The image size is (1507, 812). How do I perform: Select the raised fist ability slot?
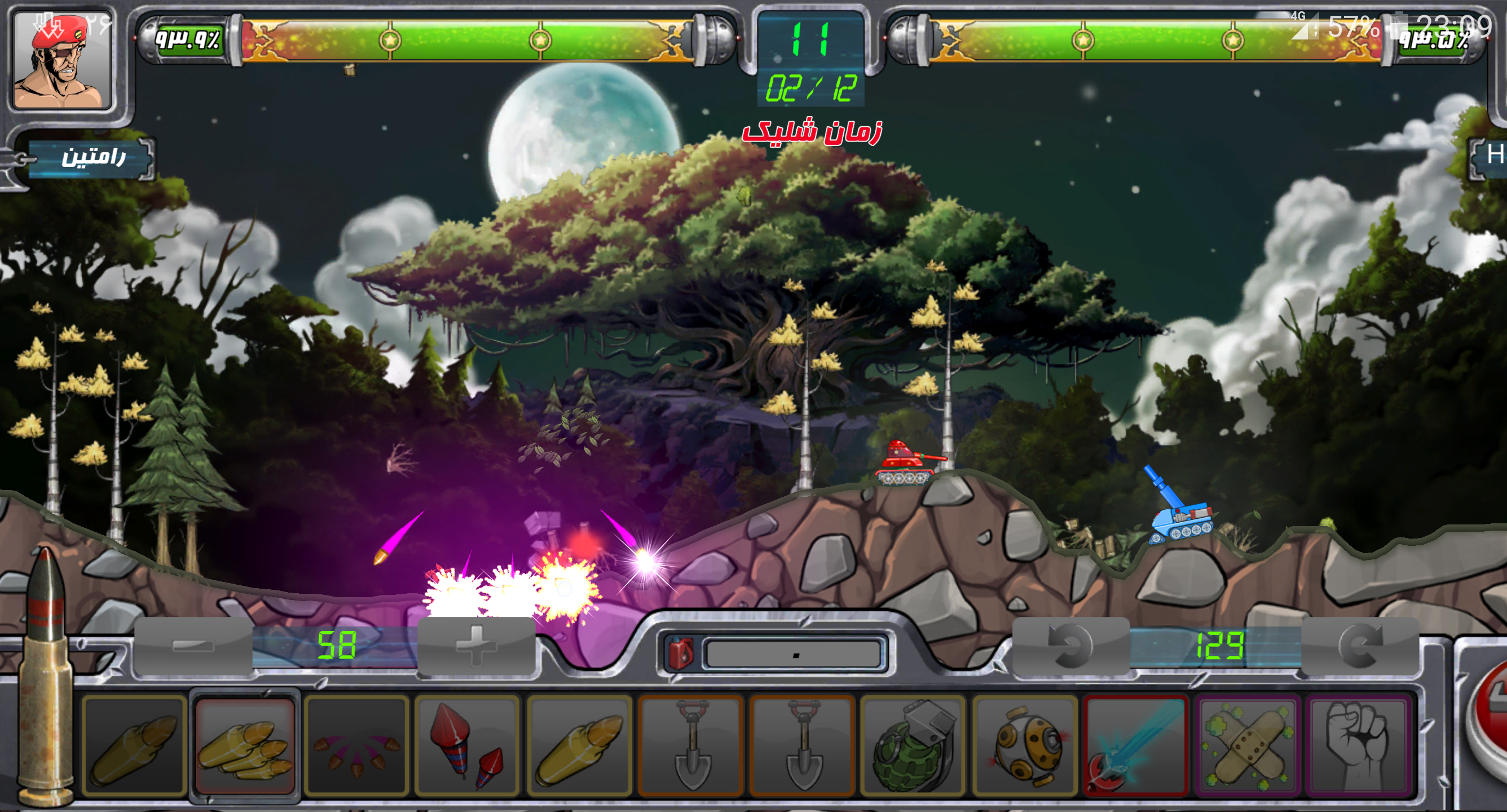(1359, 745)
